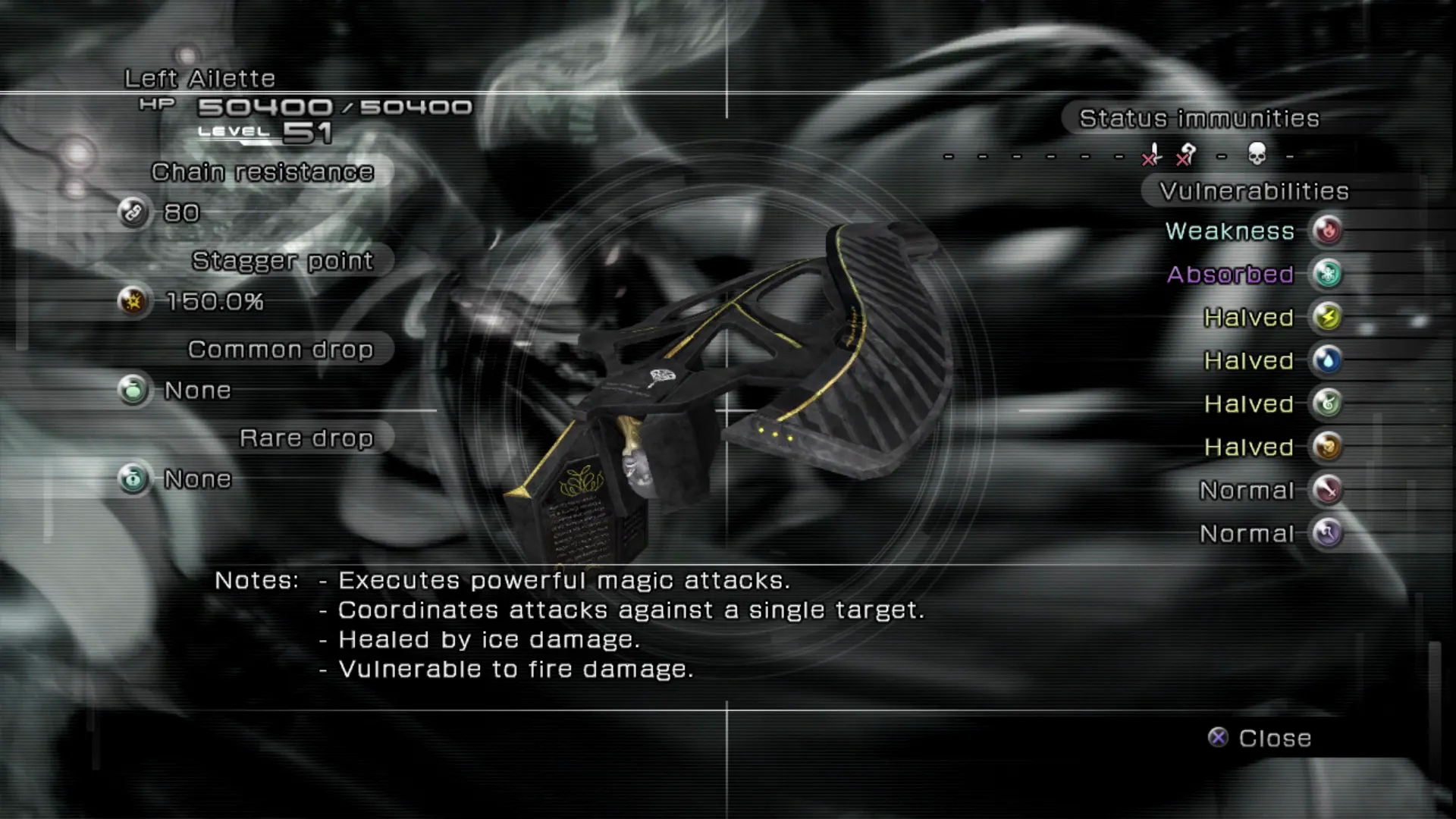This screenshot has width=1456, height=819.
Task: Click the rare drop item icon
Action: (133, 479)
